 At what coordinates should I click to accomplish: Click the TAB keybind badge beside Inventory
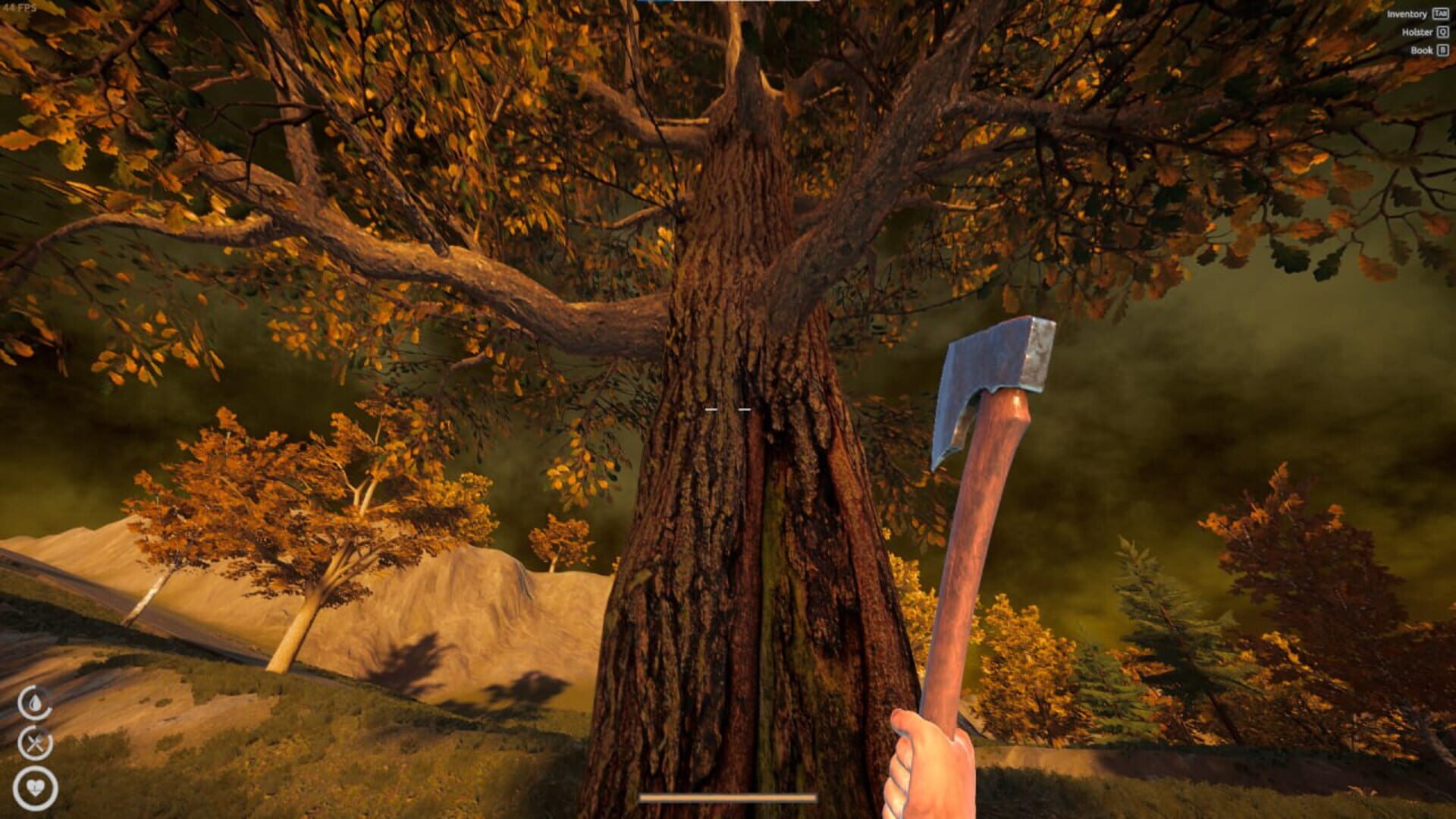[x=1440, y=14]
